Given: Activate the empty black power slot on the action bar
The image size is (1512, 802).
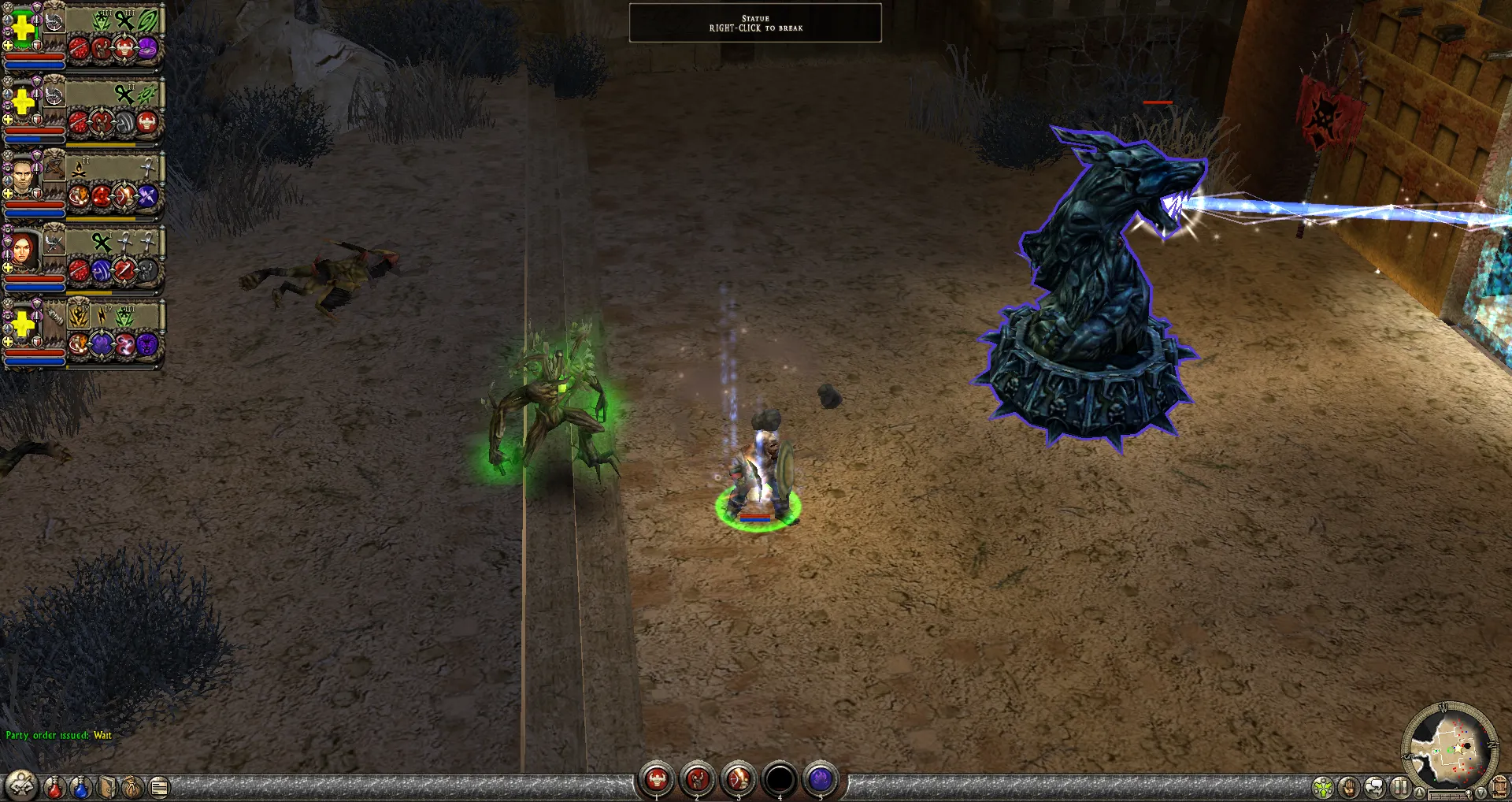Looking at the screenshot, I should [780, 779].
